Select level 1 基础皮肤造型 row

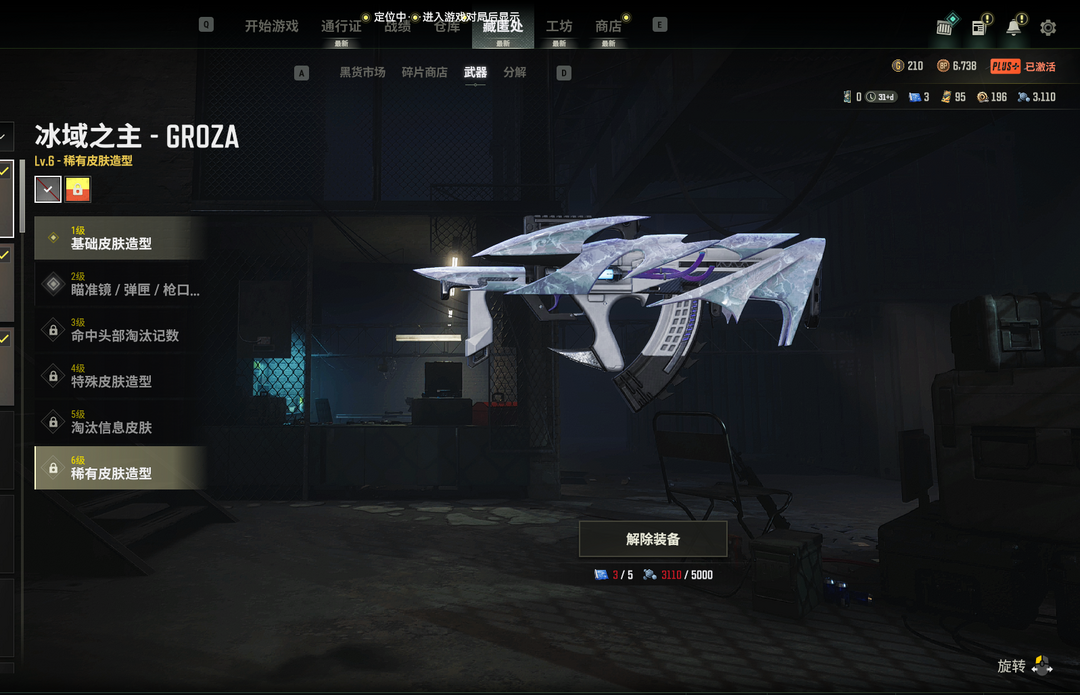[x=120, y=238]
